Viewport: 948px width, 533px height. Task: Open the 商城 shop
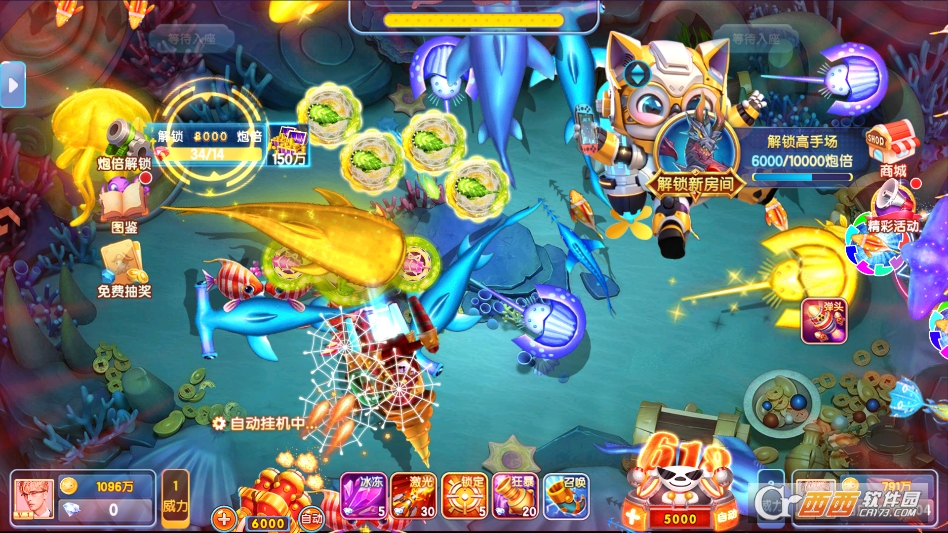892,148
